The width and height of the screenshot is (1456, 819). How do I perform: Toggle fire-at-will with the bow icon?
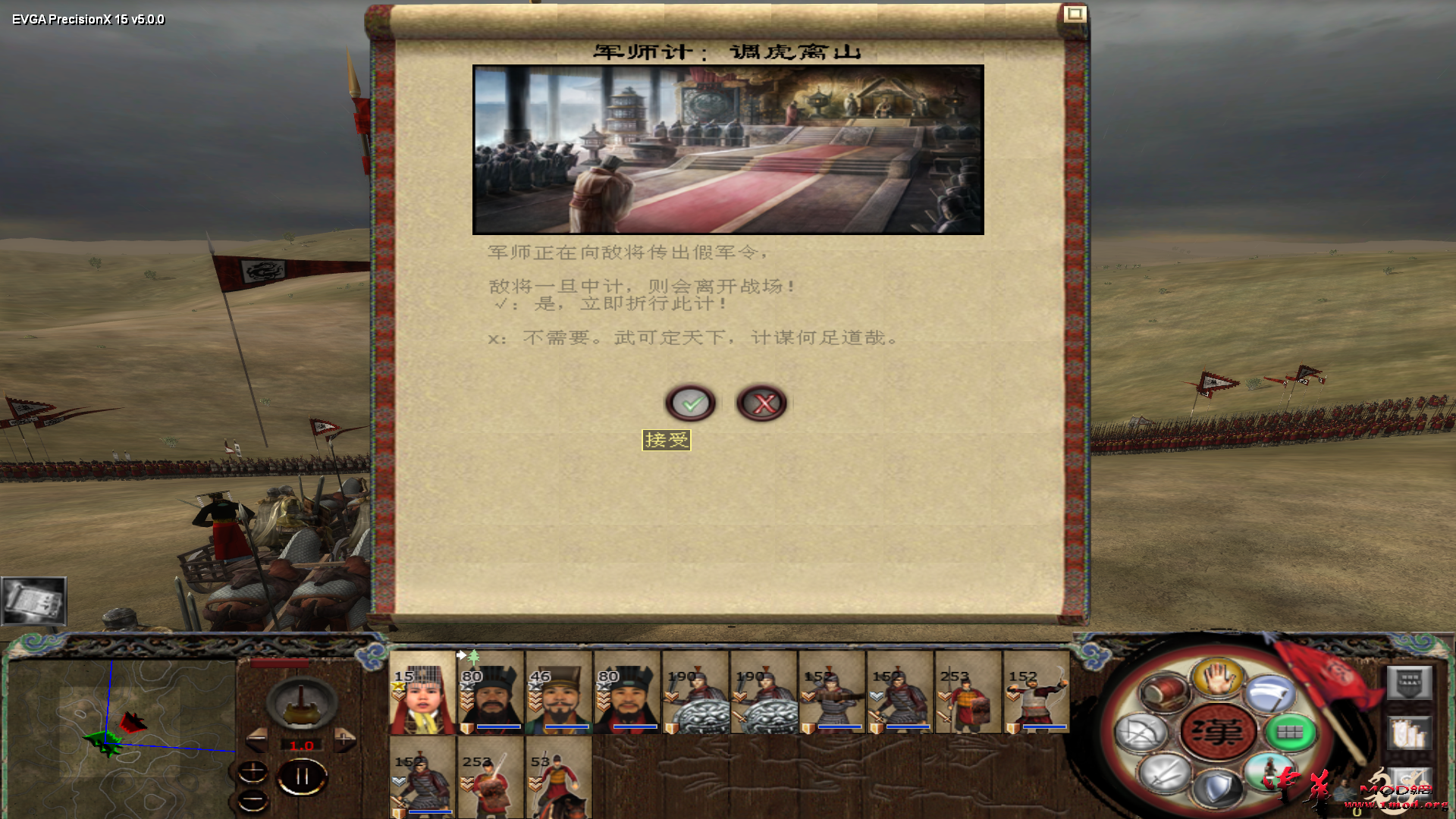[1141, 733]
